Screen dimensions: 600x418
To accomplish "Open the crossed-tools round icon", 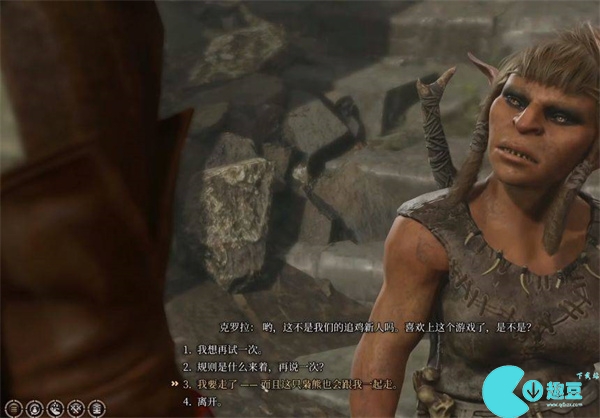I will [x=76, y=407].
